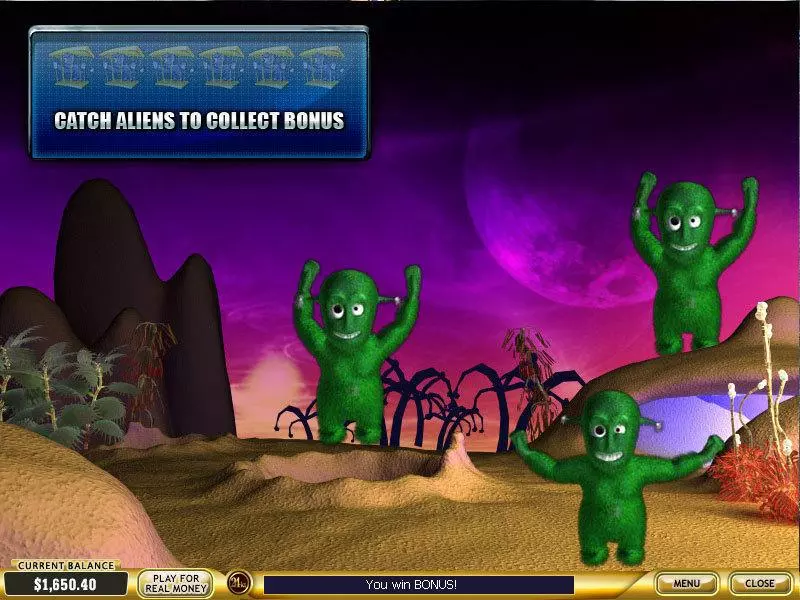Open the round 24 logo icon
Image resolution: width=800 pixels, height=600 pixels.
[x=238, y=583]
